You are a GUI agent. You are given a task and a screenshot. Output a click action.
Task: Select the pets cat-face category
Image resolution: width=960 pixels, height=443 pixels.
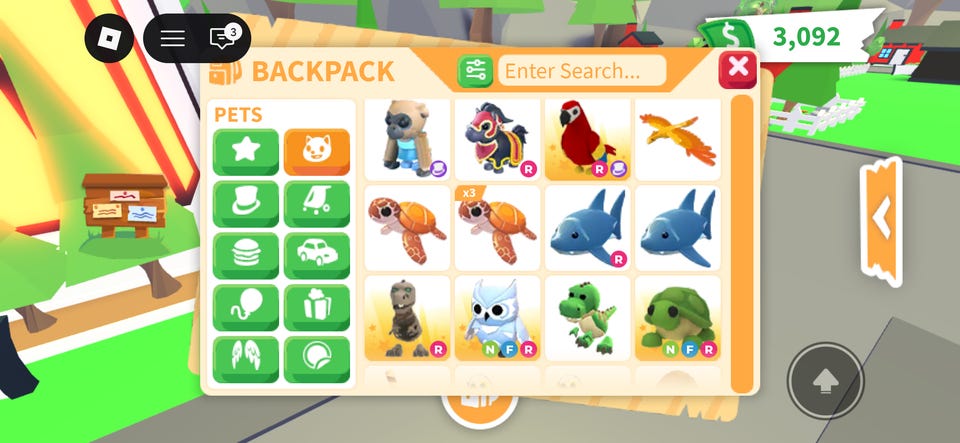click(x=317, y=152)
